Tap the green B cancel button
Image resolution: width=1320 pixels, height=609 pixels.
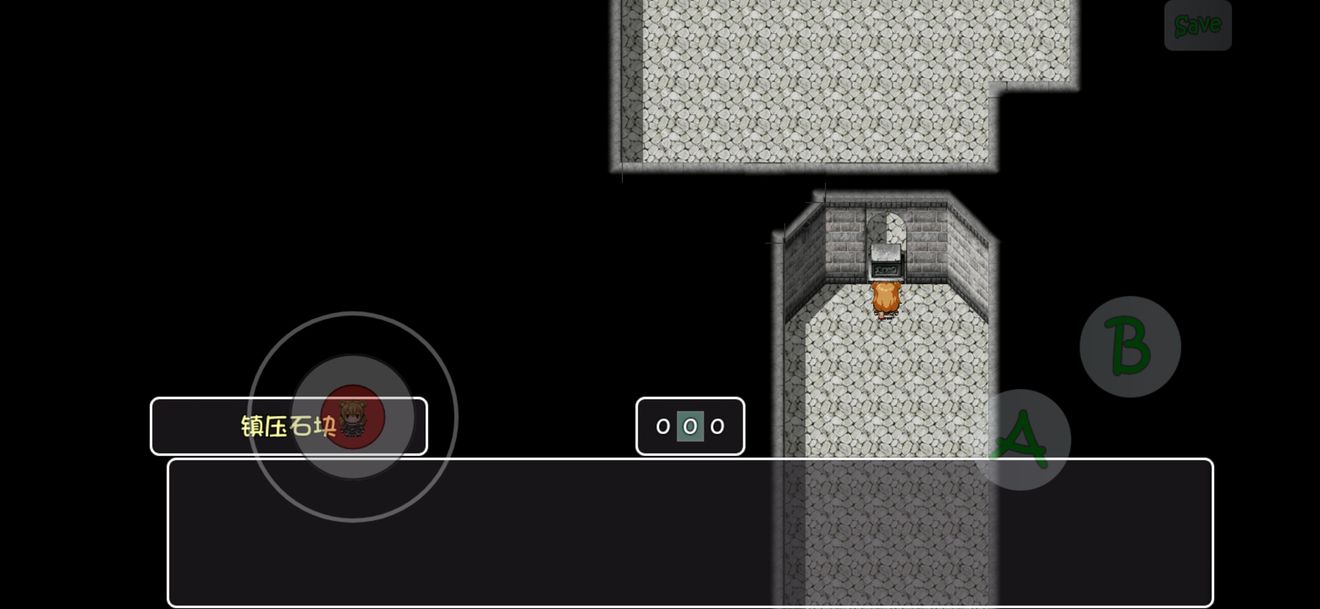click(1130, 346)
